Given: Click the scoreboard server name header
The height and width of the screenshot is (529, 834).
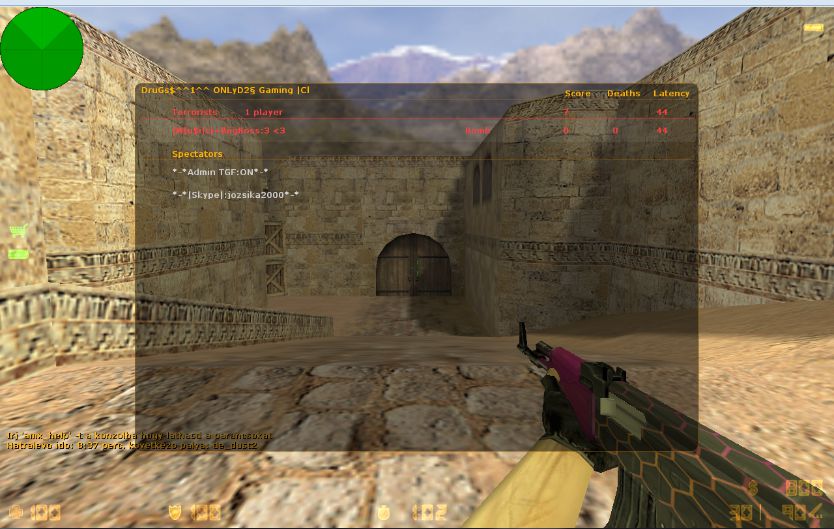Looking at the screenshot, I should [226, 91].
